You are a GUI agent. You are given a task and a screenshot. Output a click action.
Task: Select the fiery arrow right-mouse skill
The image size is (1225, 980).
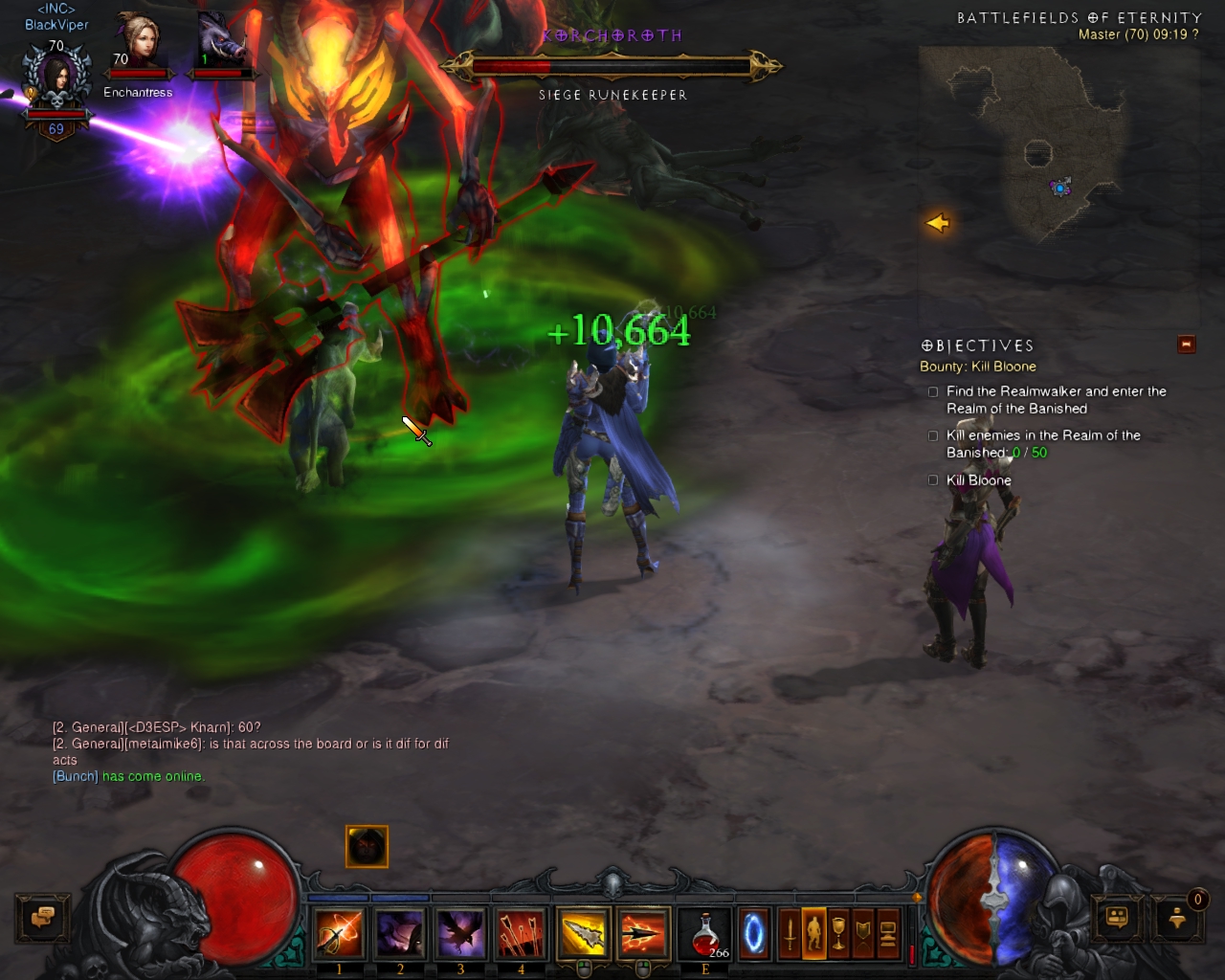tap(643, 933)
